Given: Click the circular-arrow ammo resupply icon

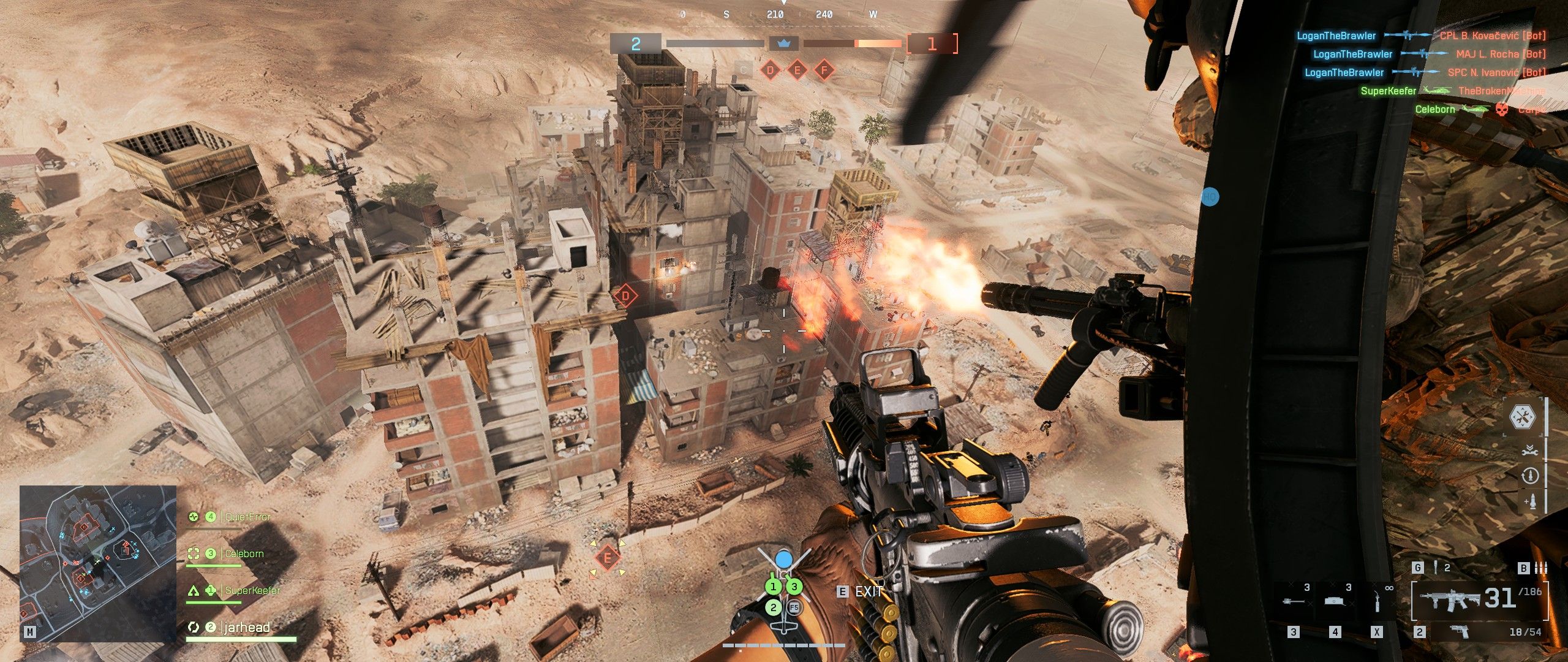Looking at the screenshot, I should pos(1529,476).
